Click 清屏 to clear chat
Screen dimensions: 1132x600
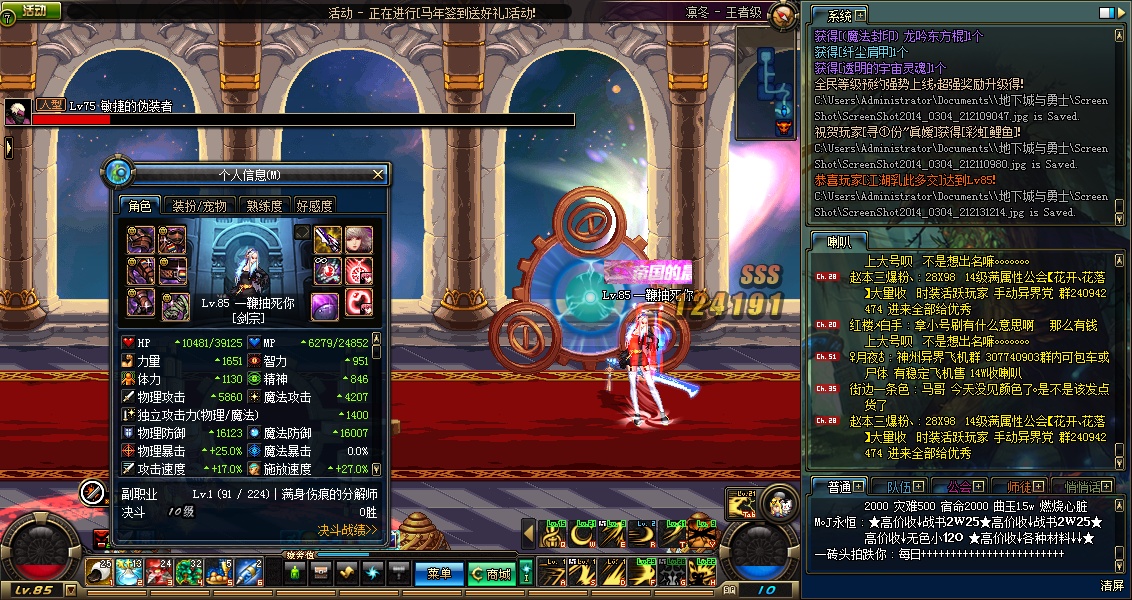(1112, 585)
